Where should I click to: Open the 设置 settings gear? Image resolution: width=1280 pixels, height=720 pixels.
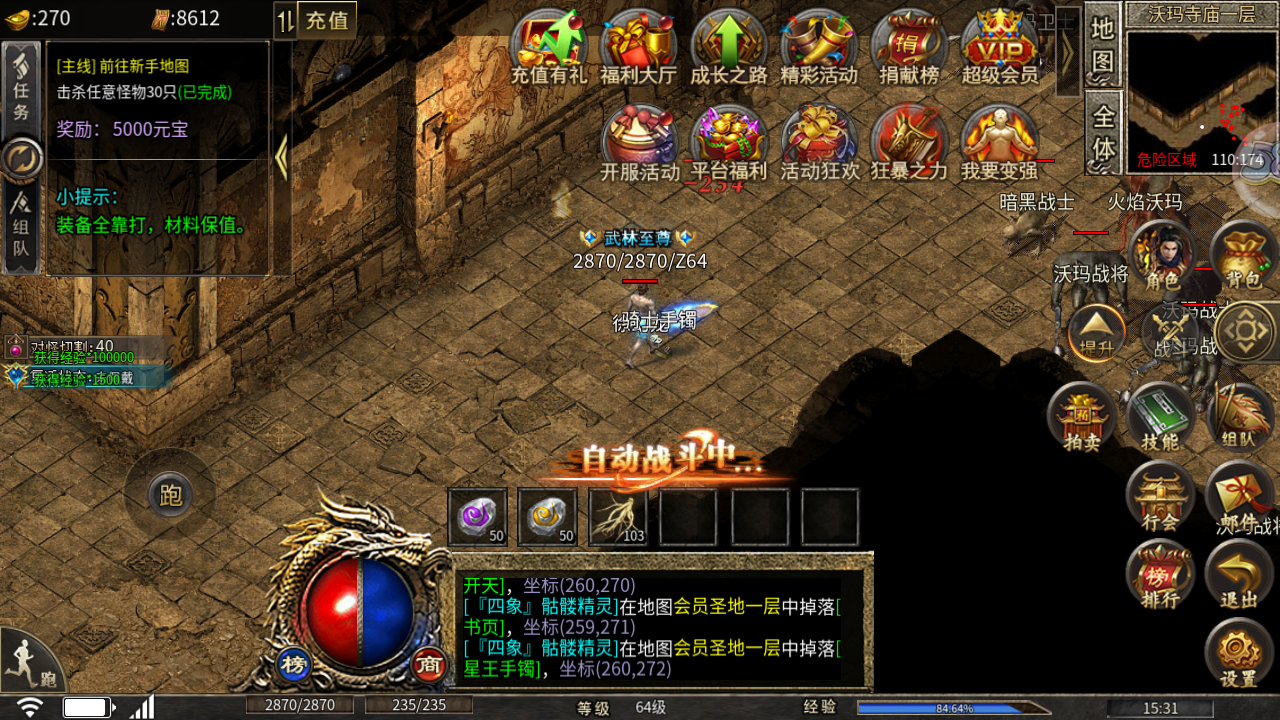(x=1239, y=655)
